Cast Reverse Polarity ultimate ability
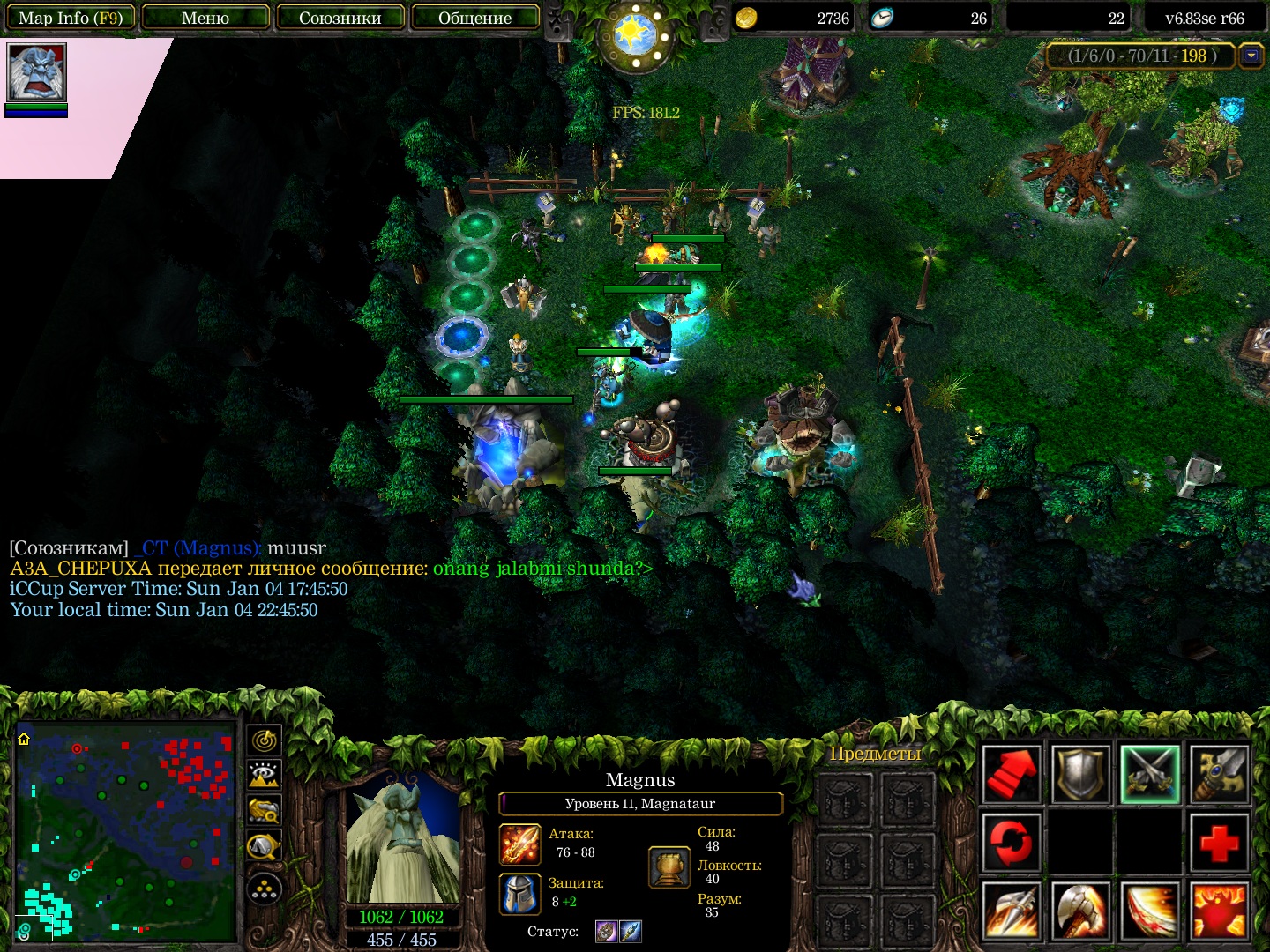The image size is (1270, 952). click(x=1220, y=911)
